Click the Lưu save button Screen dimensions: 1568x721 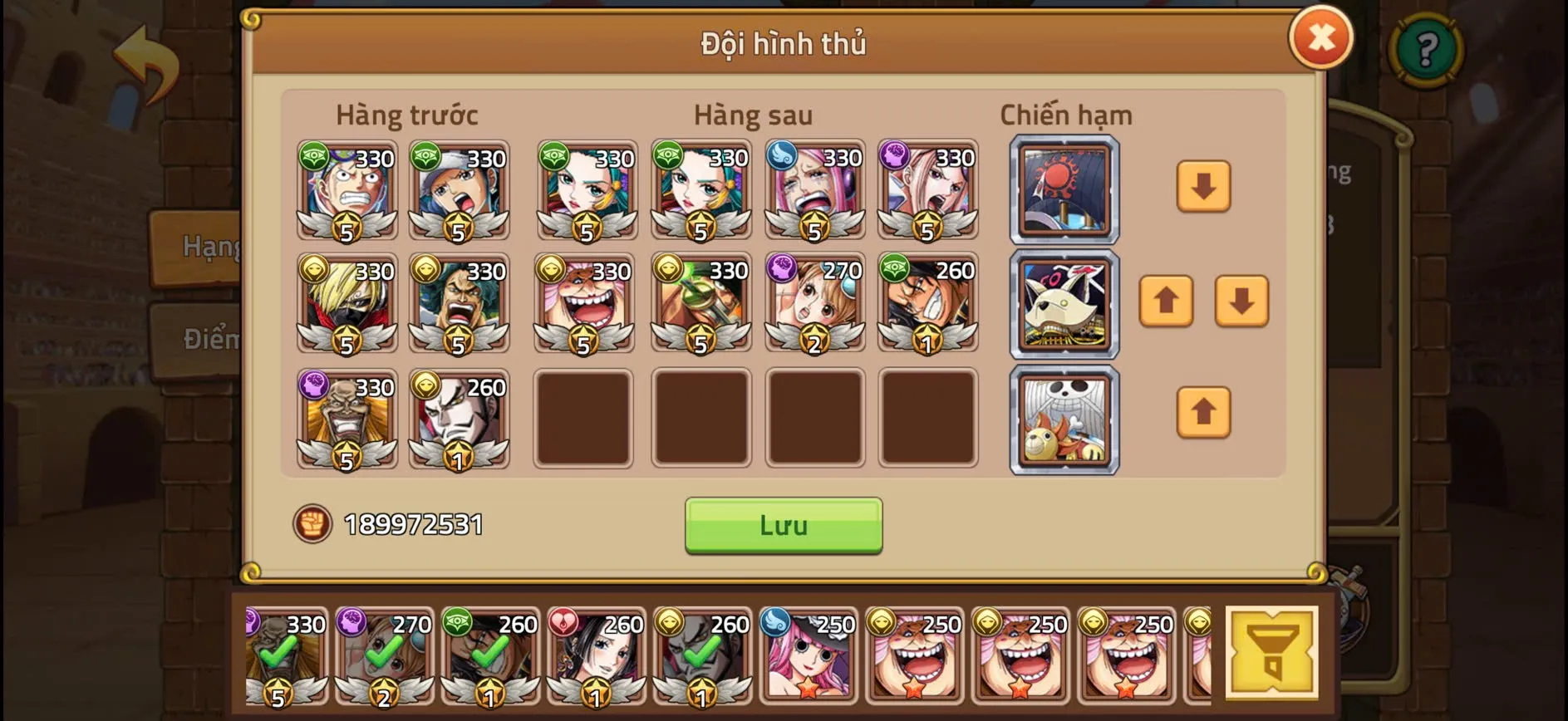[x=782, y=524]
